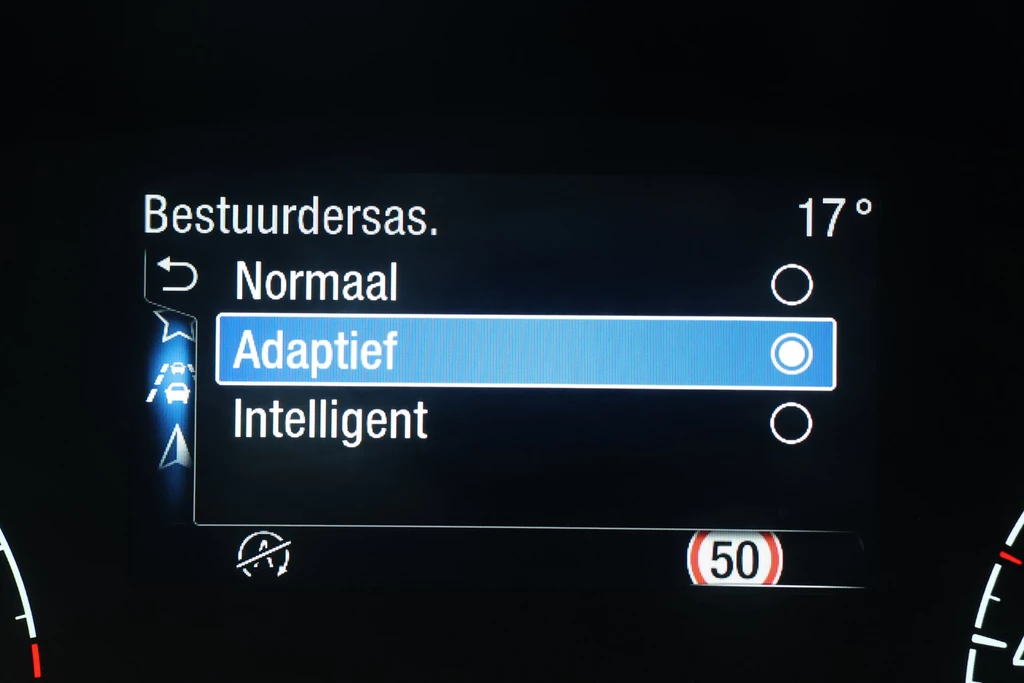The image size is (1024, 683).
Task: Select the Normaal menu option
Action: click(316, 284)
